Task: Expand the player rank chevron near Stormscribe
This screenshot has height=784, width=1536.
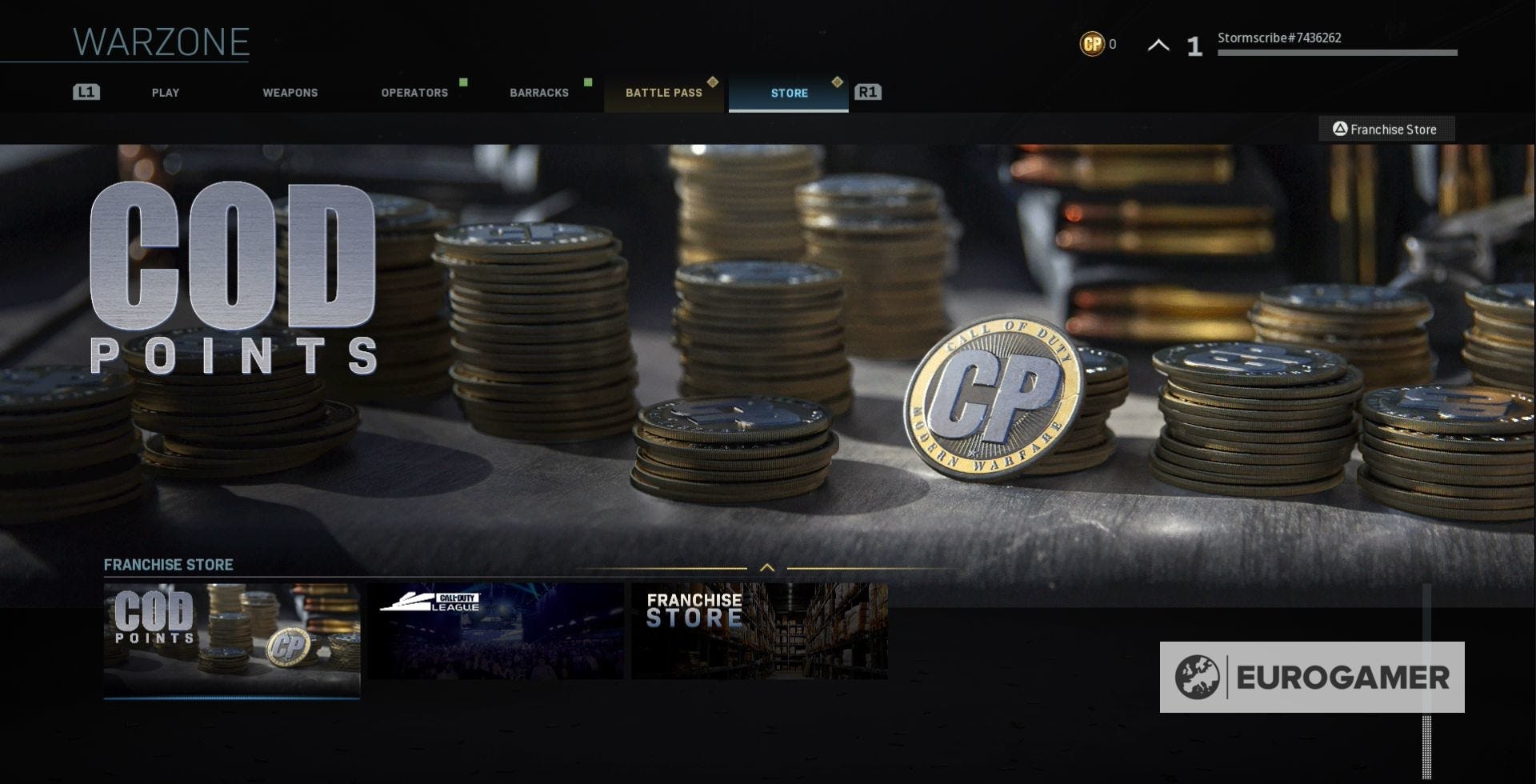Action: pyautogui.click(x=1158, y=46)
